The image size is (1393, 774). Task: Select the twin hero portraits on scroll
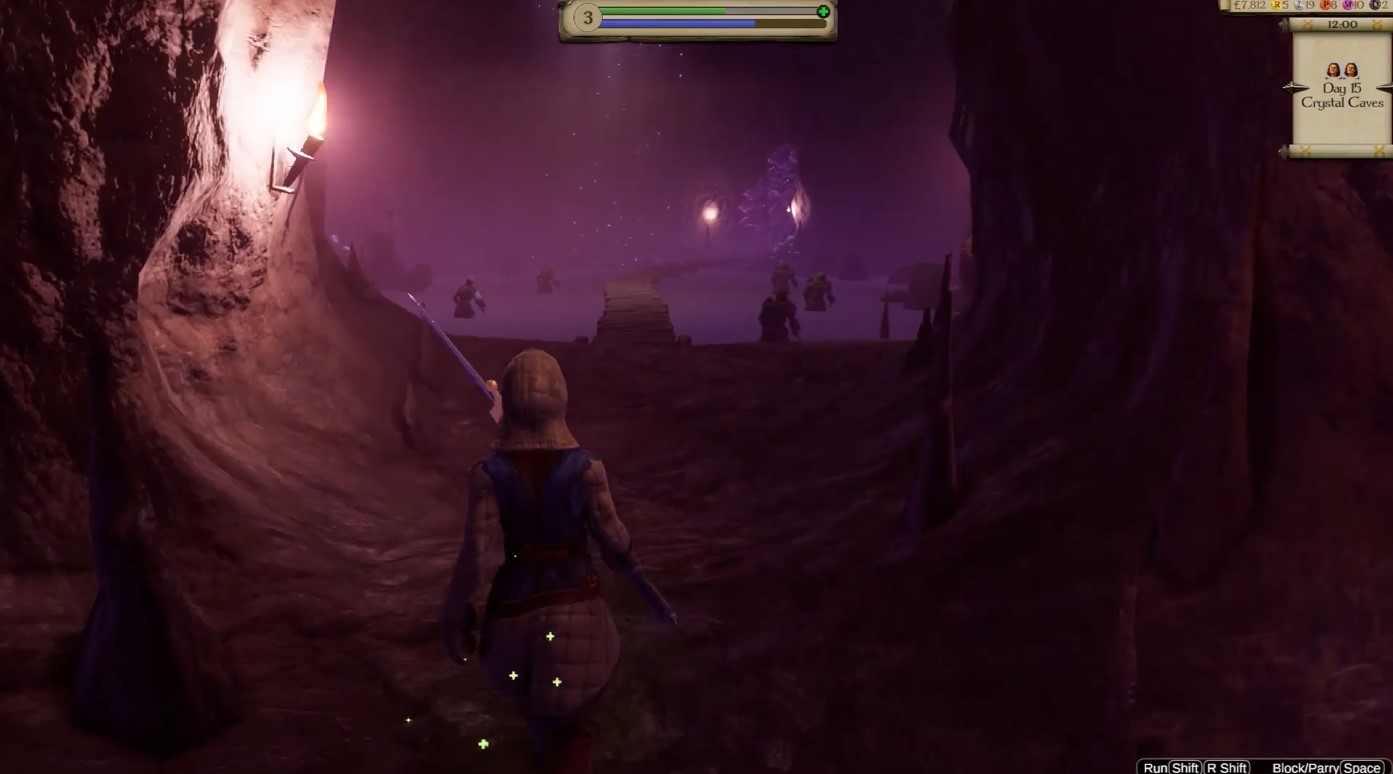(x=1342, y=70)
